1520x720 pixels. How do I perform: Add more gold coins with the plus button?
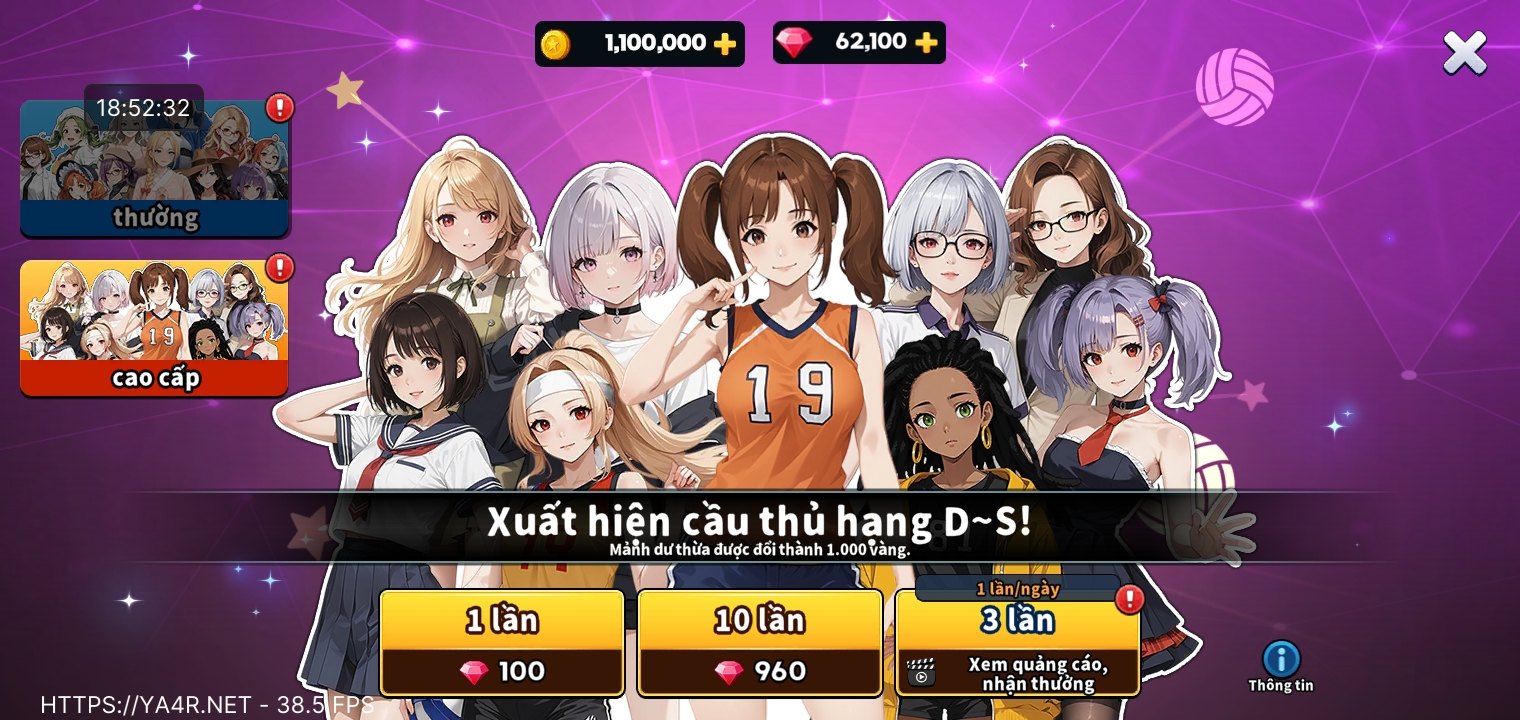[724, 44]
